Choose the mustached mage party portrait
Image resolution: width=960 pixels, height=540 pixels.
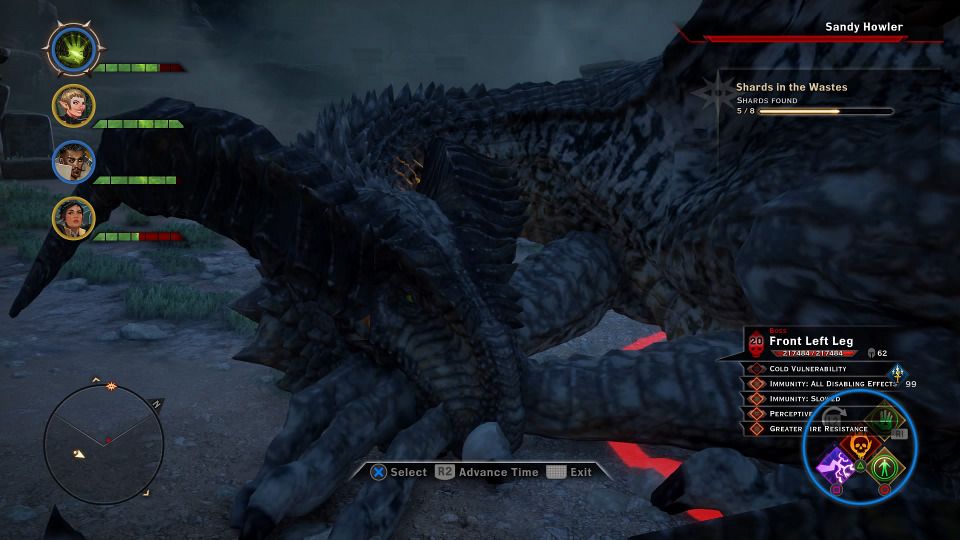(x=74, y=161)
